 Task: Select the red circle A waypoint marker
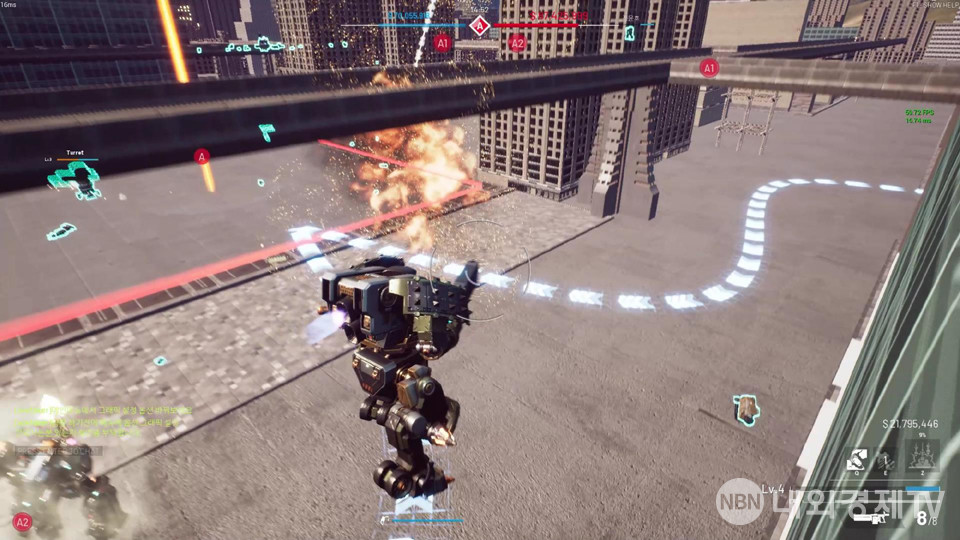[x=202, y=156]
